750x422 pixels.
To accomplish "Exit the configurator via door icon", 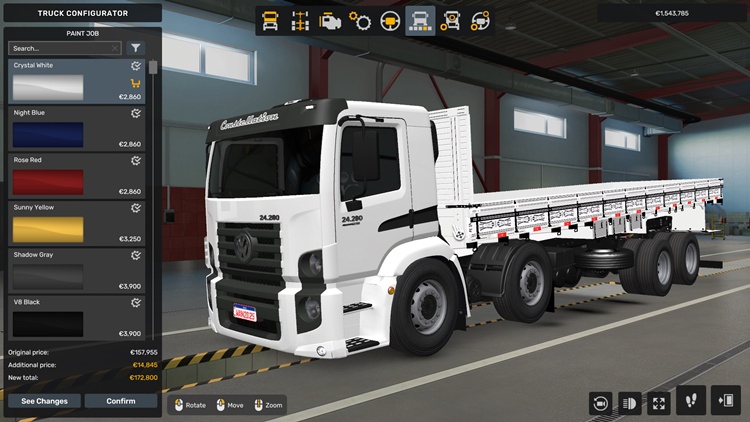I will (x=725, y=400).
